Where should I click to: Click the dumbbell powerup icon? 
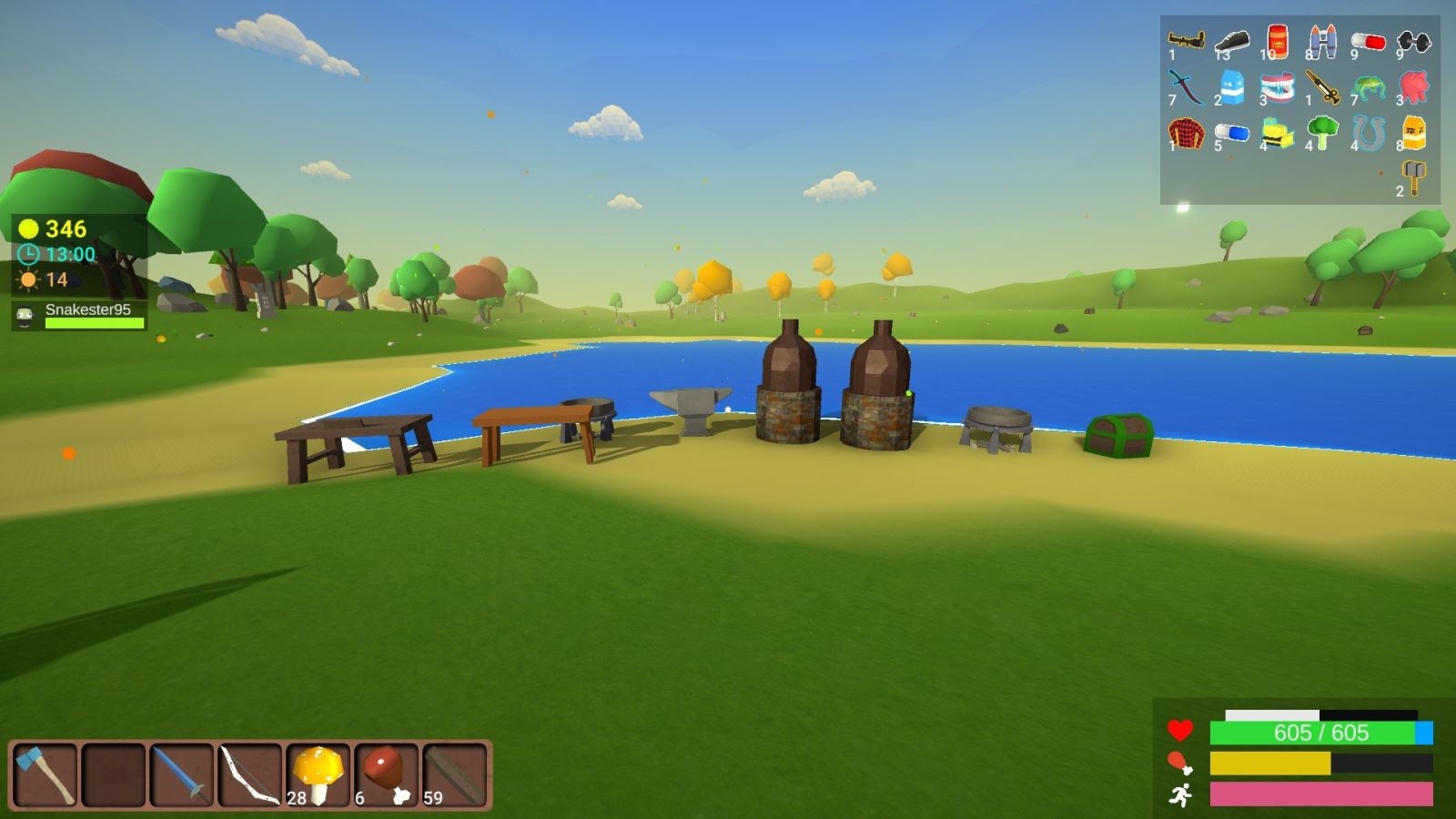tap(1413, 43)
